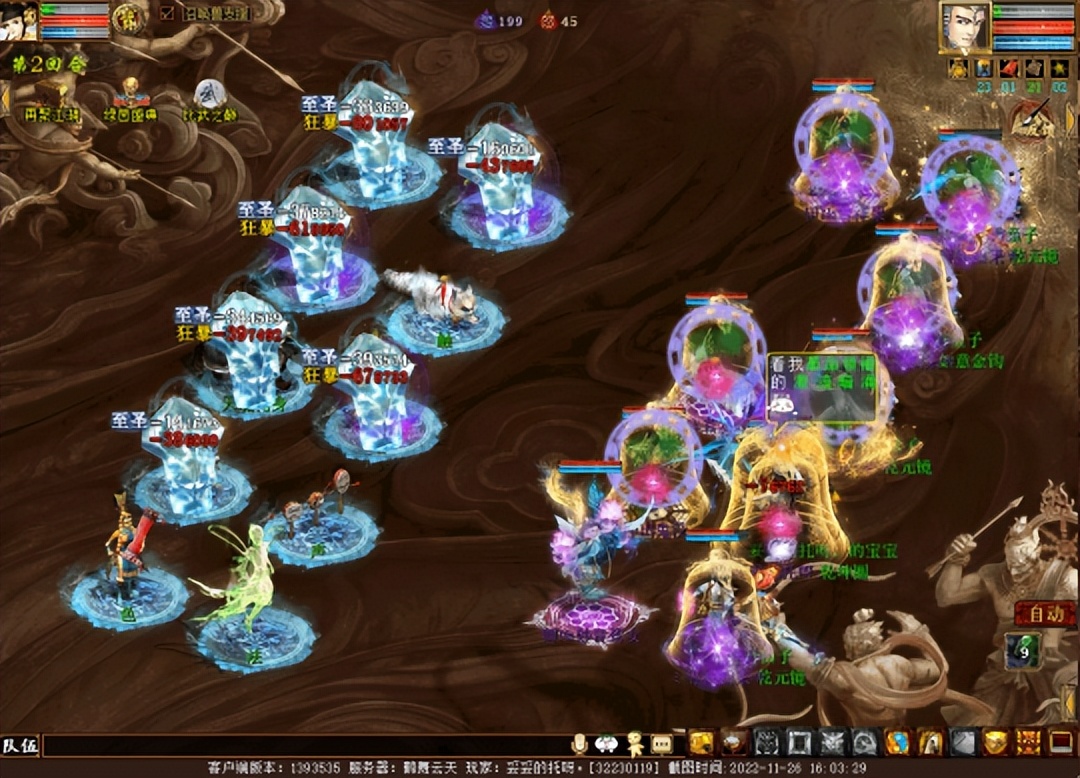The image size is (1080, 778).
Task: Click the blue gem icon in bottom bar
Action: 897,741
